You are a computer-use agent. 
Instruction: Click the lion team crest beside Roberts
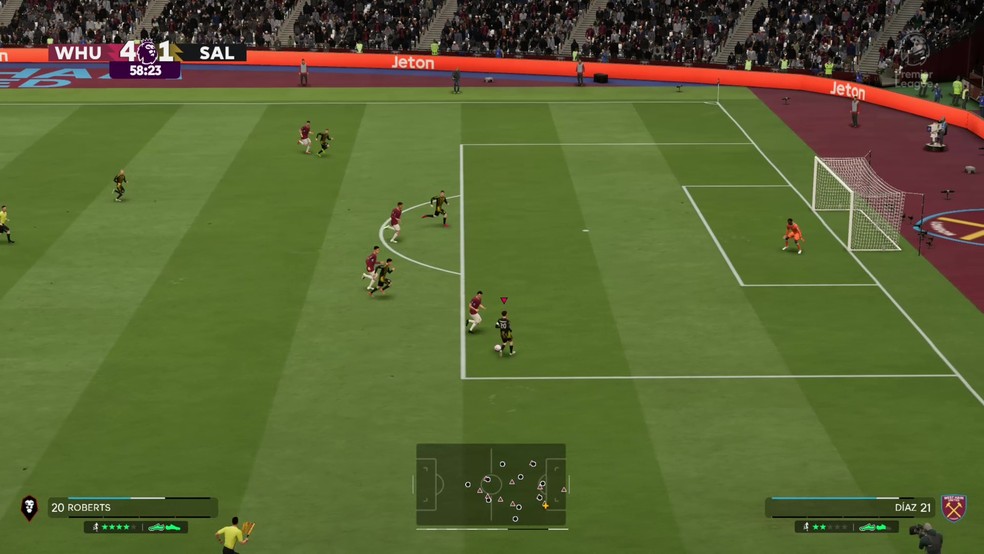[29, 507]
